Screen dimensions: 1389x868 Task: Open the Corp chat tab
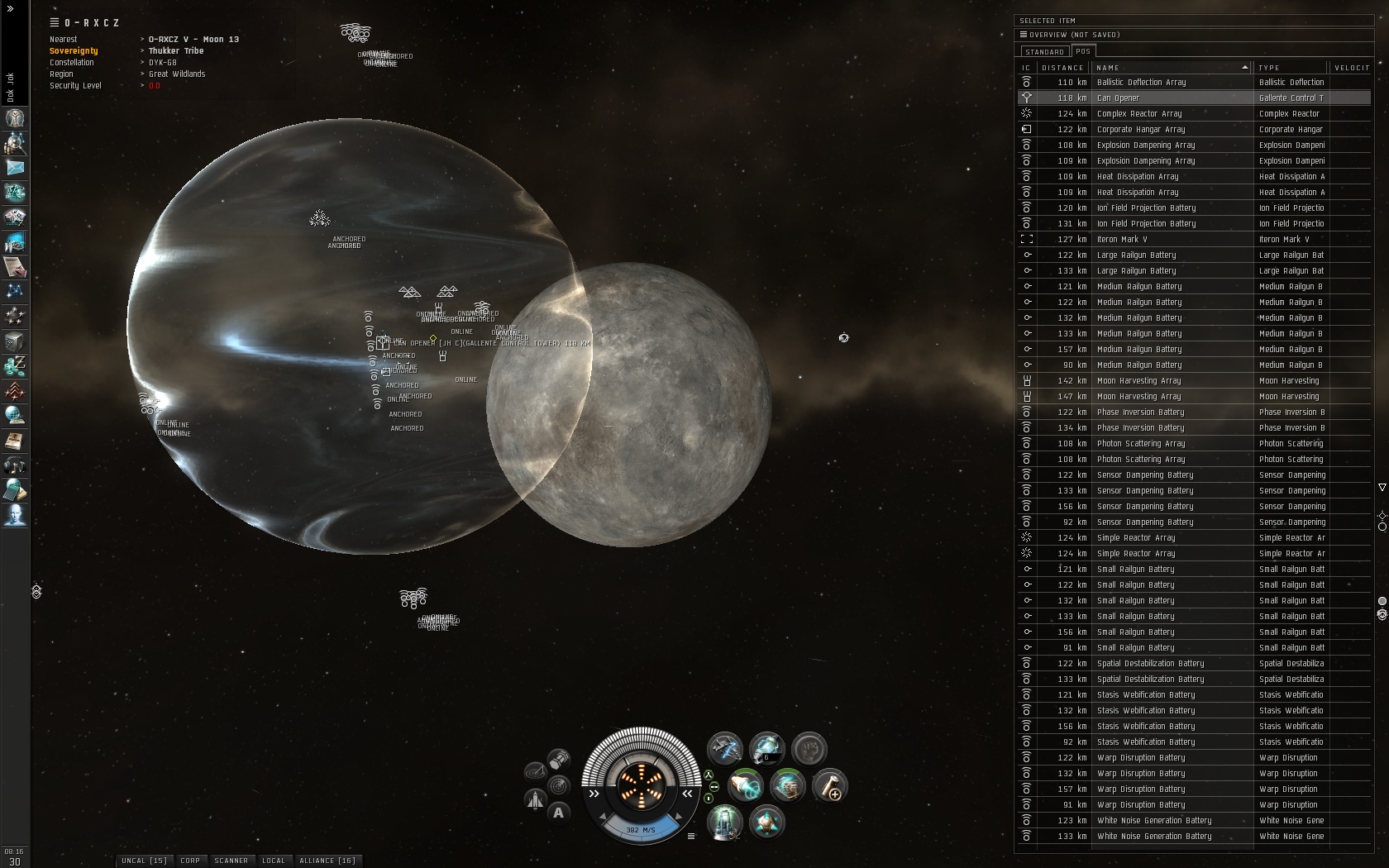[190, 861]
